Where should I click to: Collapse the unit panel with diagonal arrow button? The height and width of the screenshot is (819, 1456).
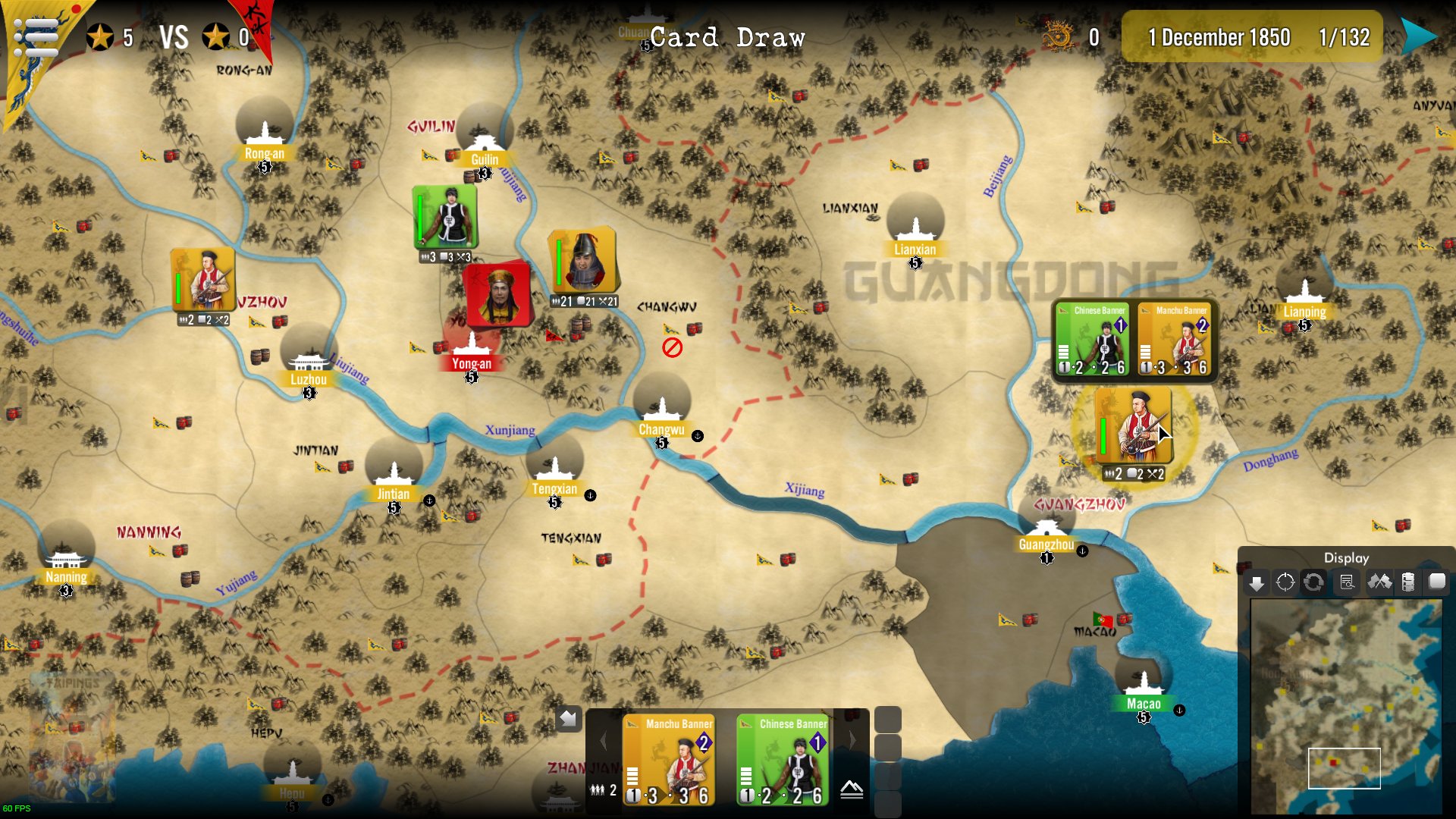pos(568,719)
